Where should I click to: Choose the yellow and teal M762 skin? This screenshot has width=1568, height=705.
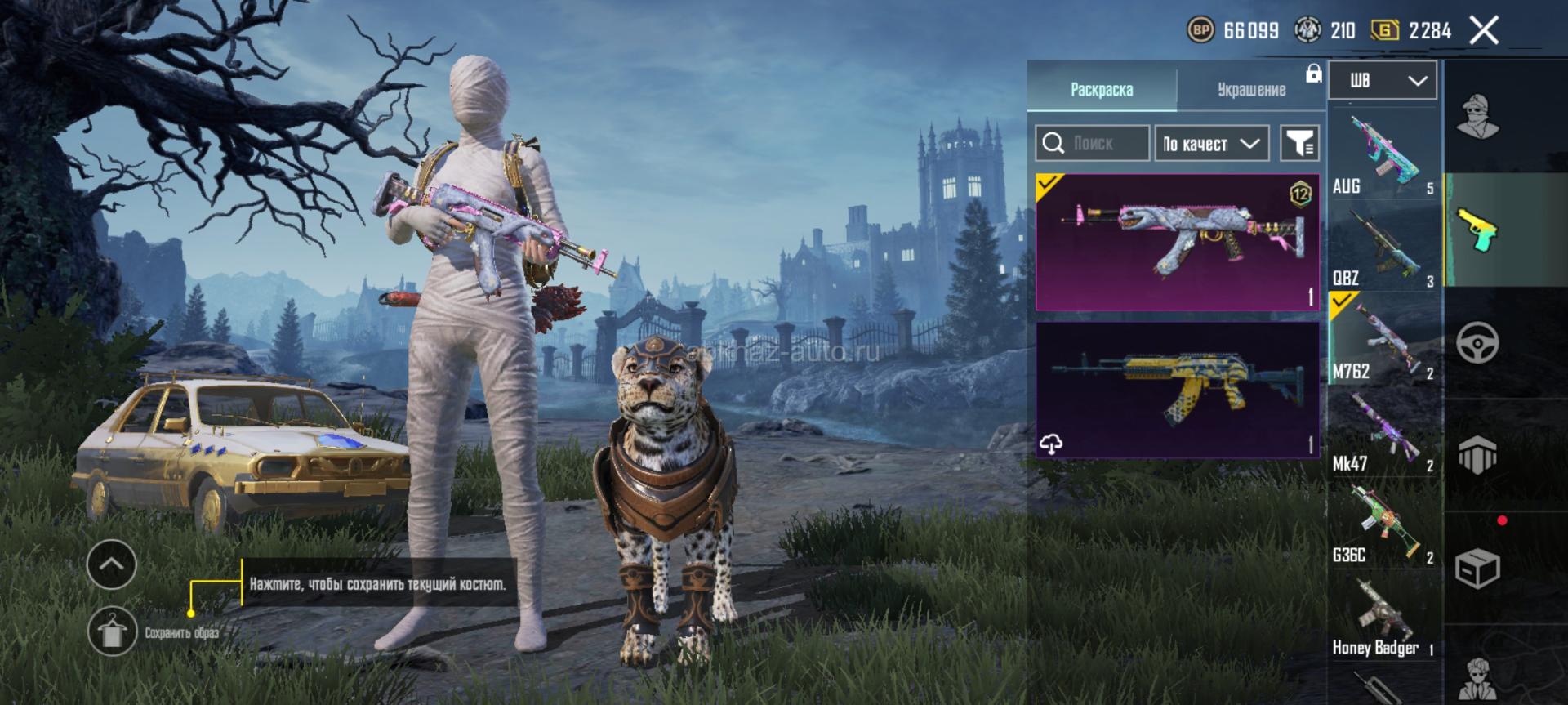tap(1177, 390)
